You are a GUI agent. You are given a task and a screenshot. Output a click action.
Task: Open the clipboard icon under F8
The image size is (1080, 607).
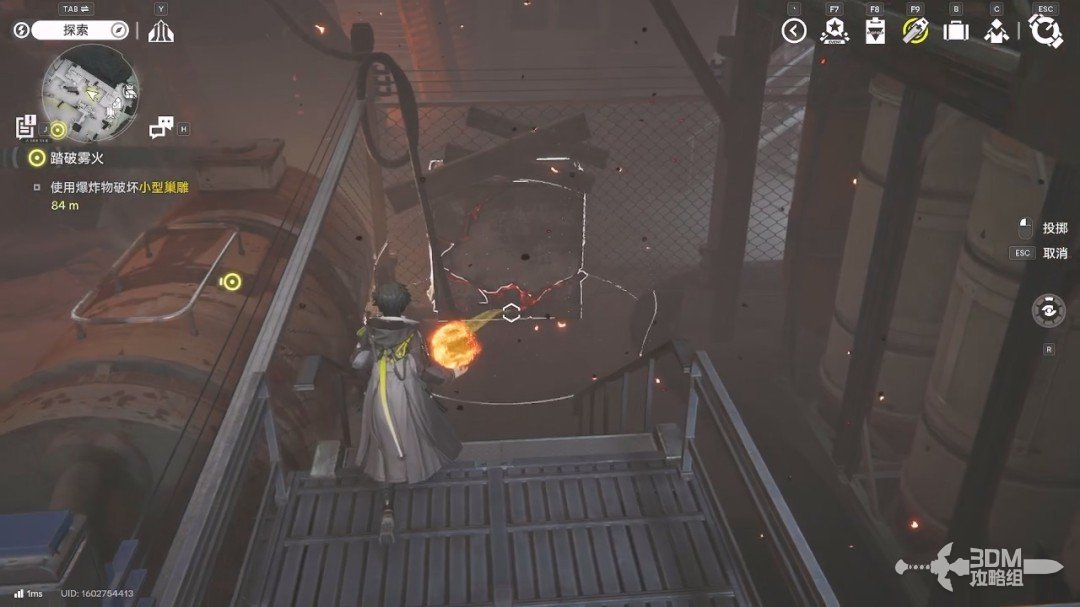coord(874,31)
